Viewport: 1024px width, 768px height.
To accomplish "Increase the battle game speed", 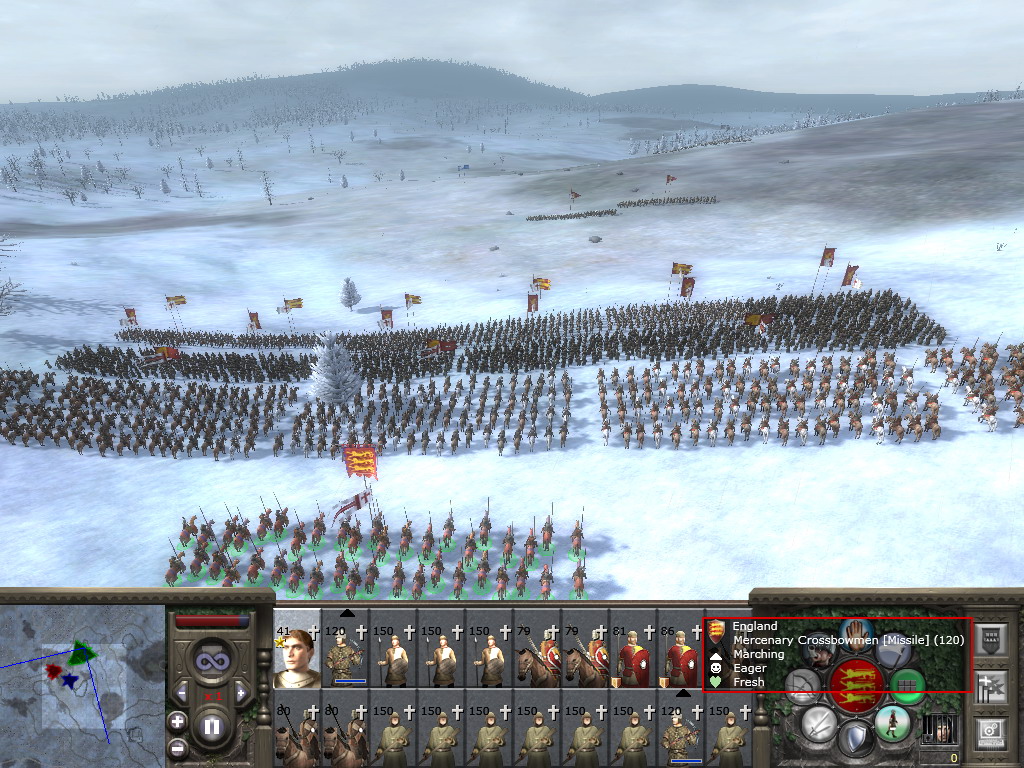I will point(240,690).
